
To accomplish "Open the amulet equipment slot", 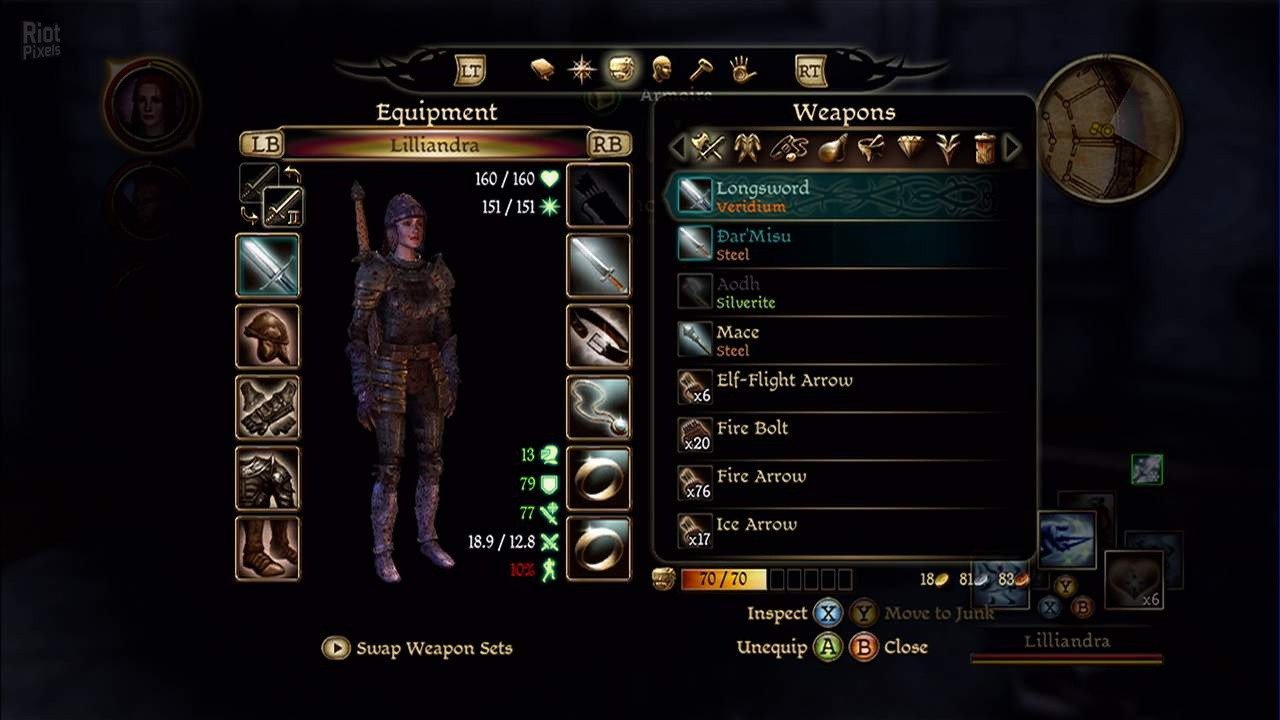I will point(599,407).
